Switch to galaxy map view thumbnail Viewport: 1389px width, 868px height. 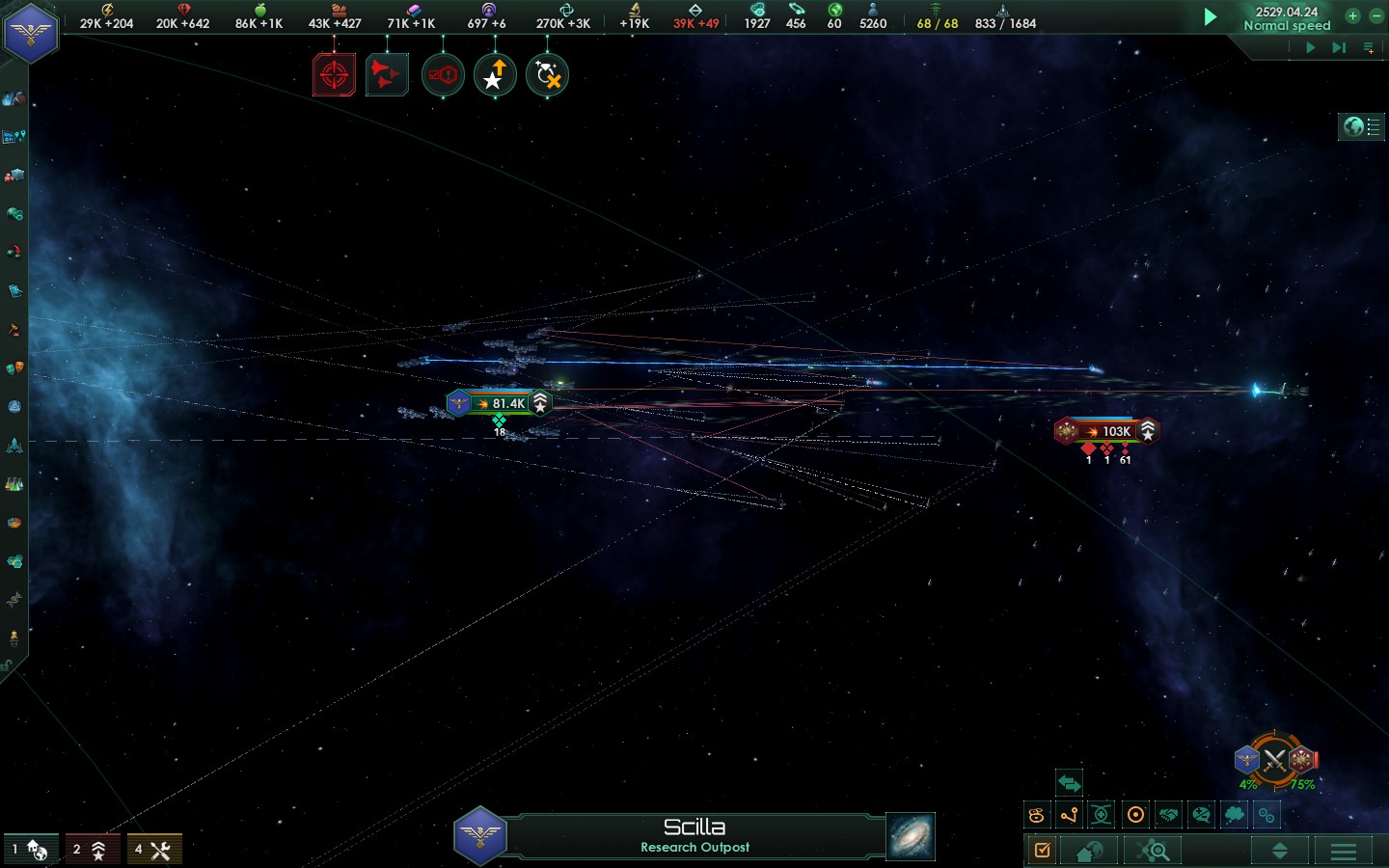coord(910,835)
